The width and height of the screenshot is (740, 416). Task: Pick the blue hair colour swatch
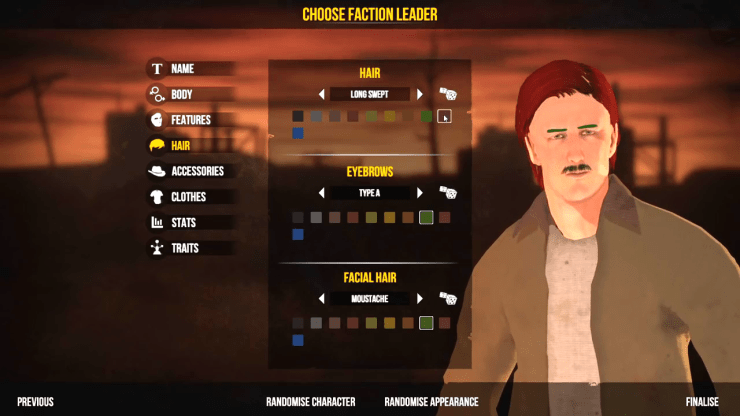298,132
